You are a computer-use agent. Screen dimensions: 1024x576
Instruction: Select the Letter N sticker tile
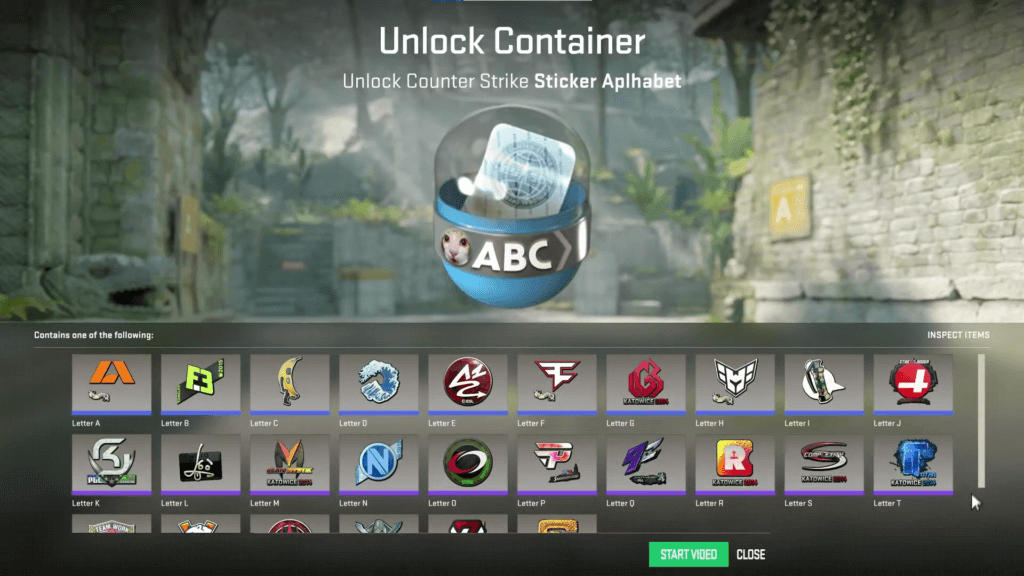tap(378, 464)
